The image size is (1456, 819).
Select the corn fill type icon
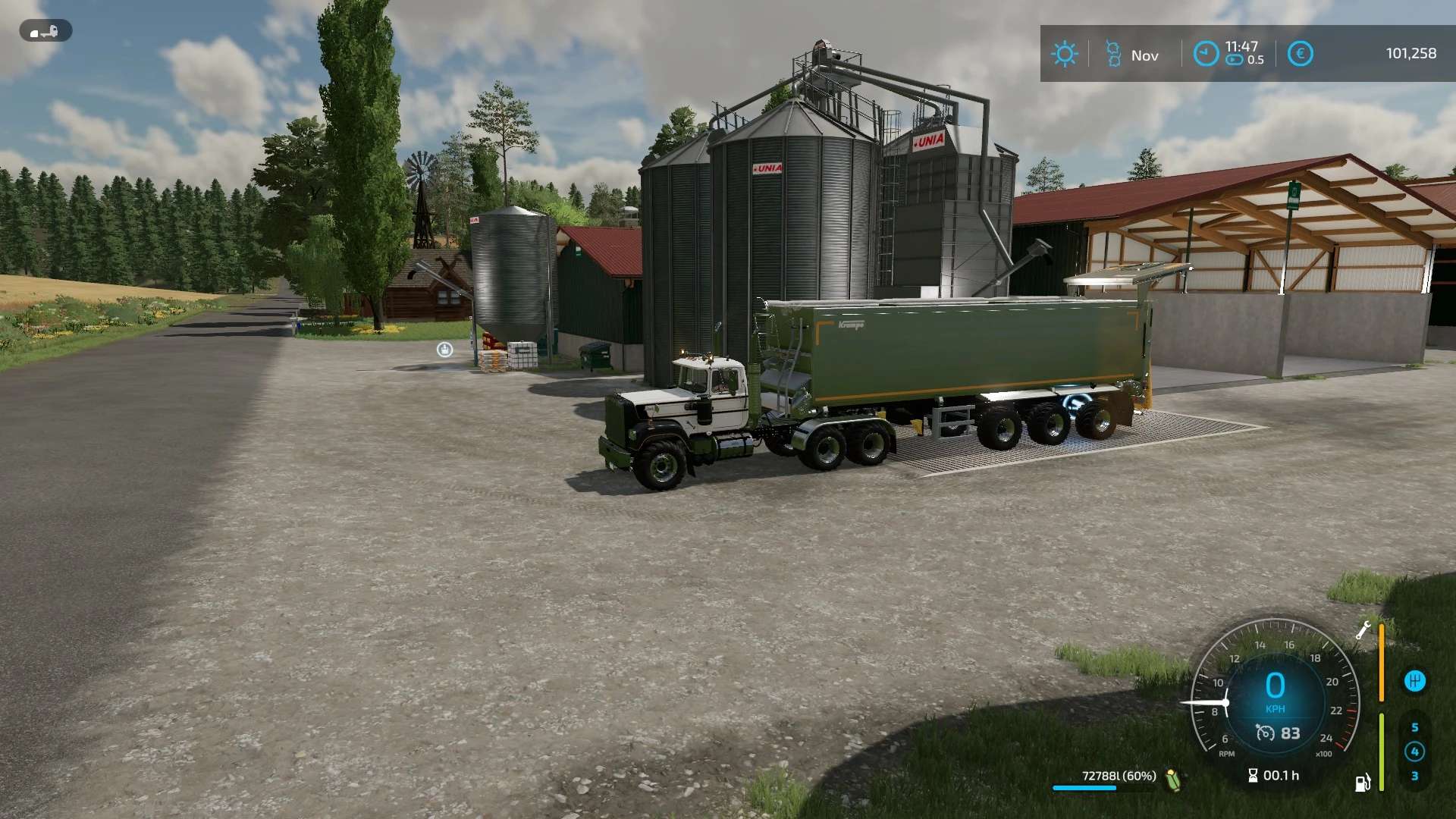1173,778
